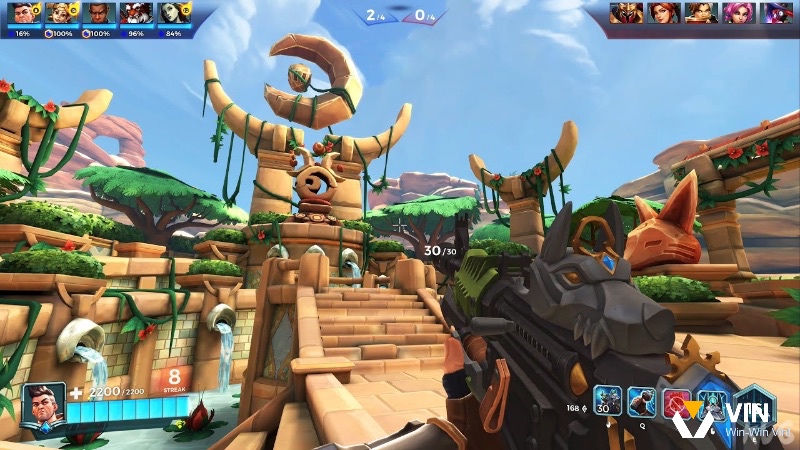Choose the bald dark-skinned teammate portrait
800x450 pixels.
97,14
